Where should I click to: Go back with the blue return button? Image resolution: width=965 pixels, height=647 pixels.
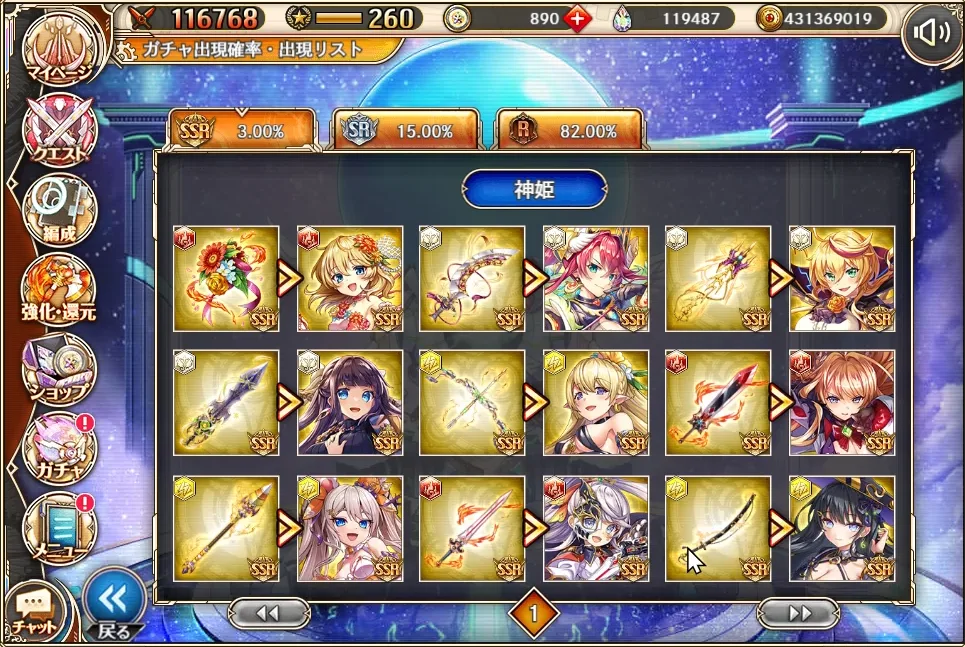click(x=114, y=604)
